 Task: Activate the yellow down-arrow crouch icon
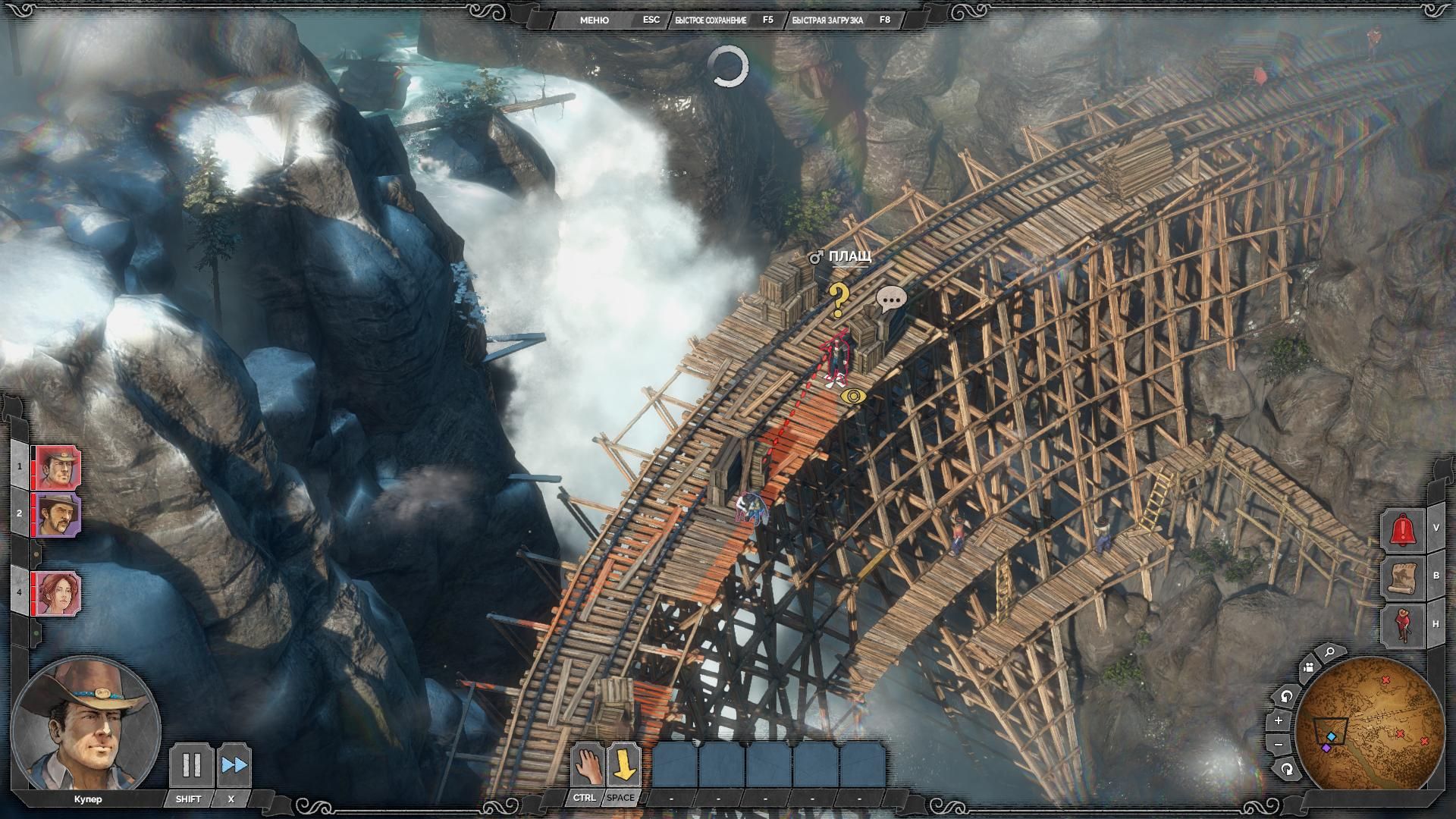pos(623,765)
